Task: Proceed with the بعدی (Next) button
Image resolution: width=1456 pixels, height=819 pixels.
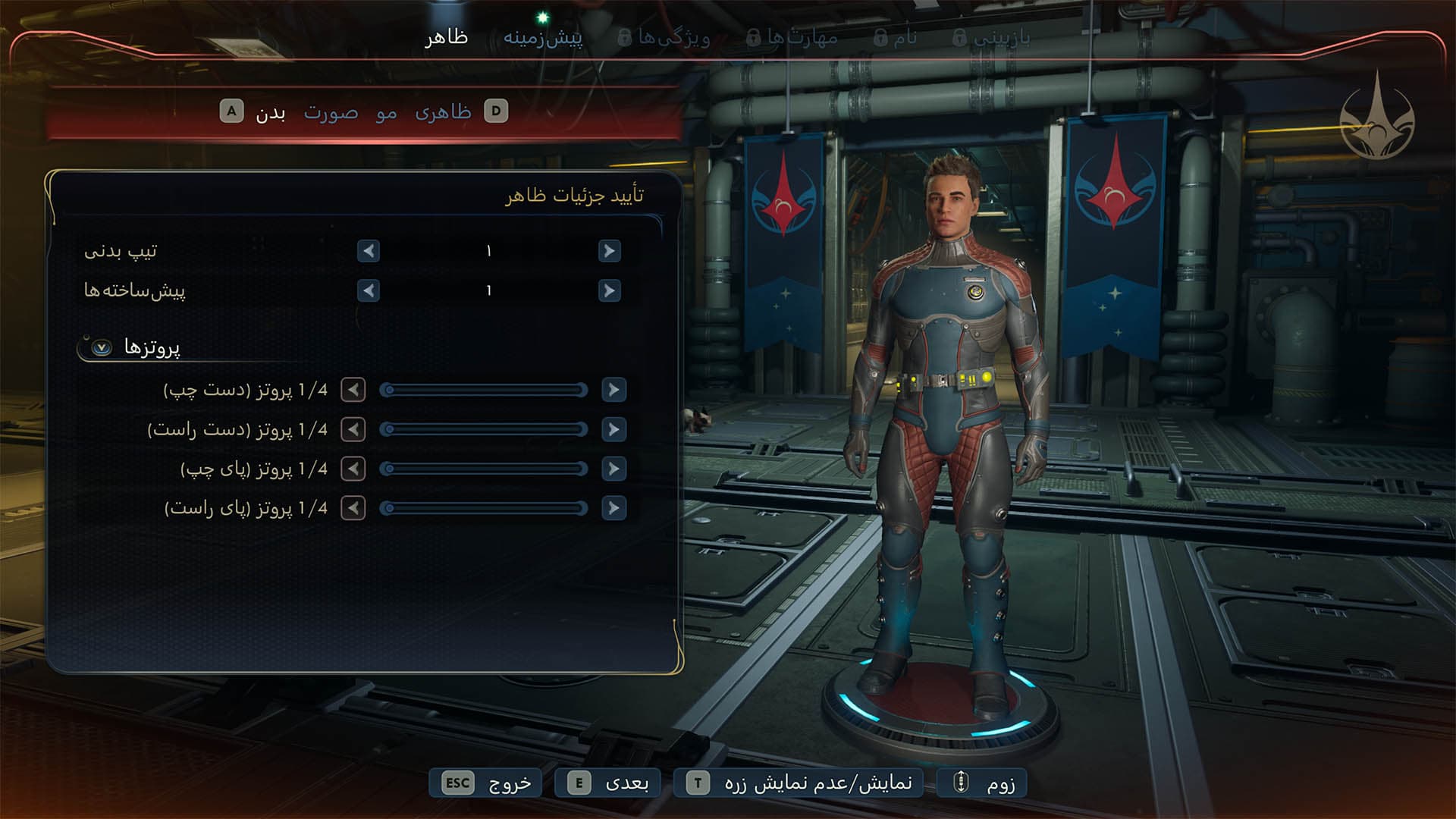Action: tap(608, 783)
